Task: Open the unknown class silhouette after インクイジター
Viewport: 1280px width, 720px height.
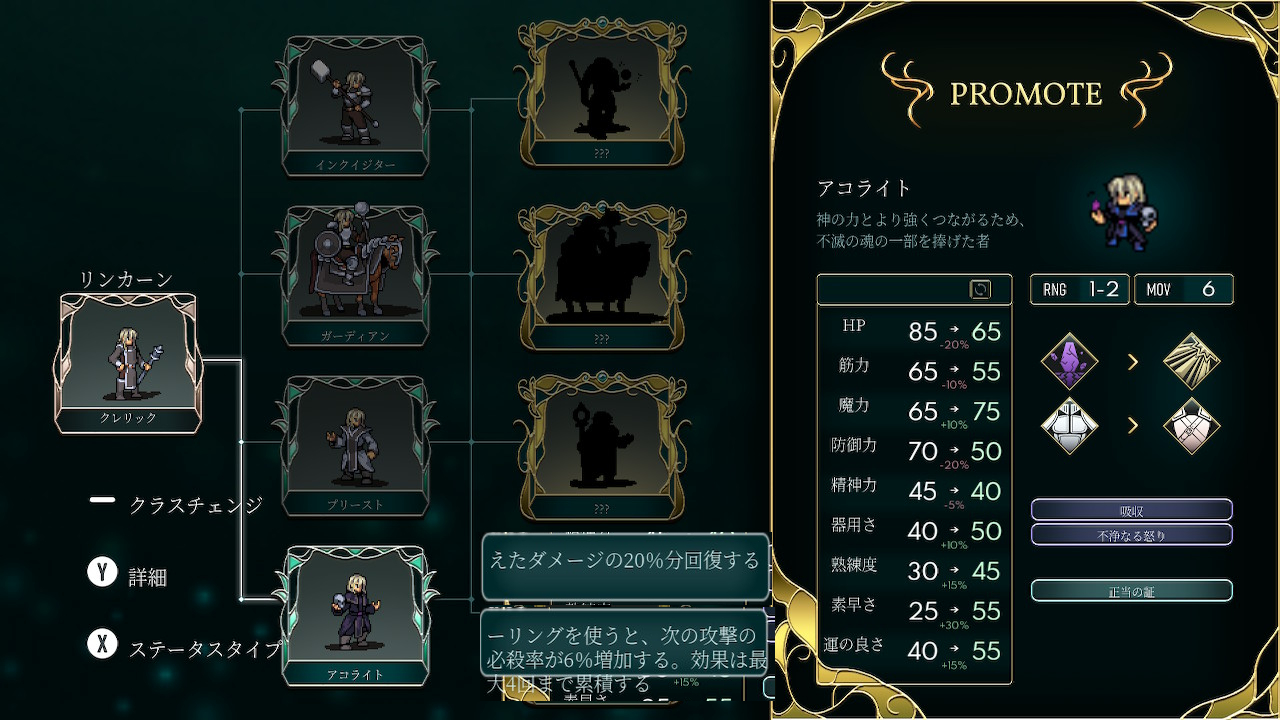Action: [x=601, y=97]
